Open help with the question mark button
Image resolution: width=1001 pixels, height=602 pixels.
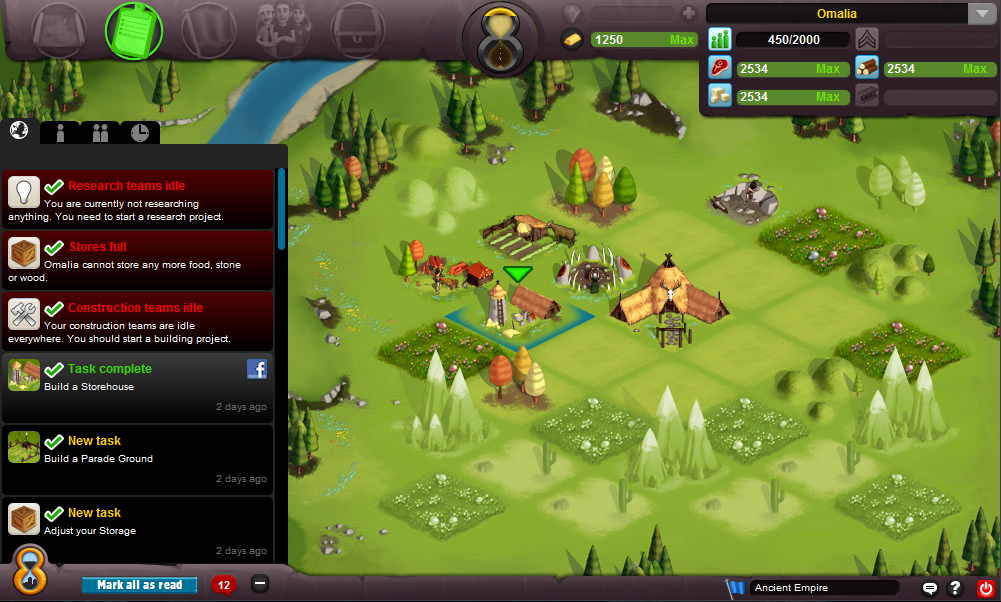click(956, 588)
